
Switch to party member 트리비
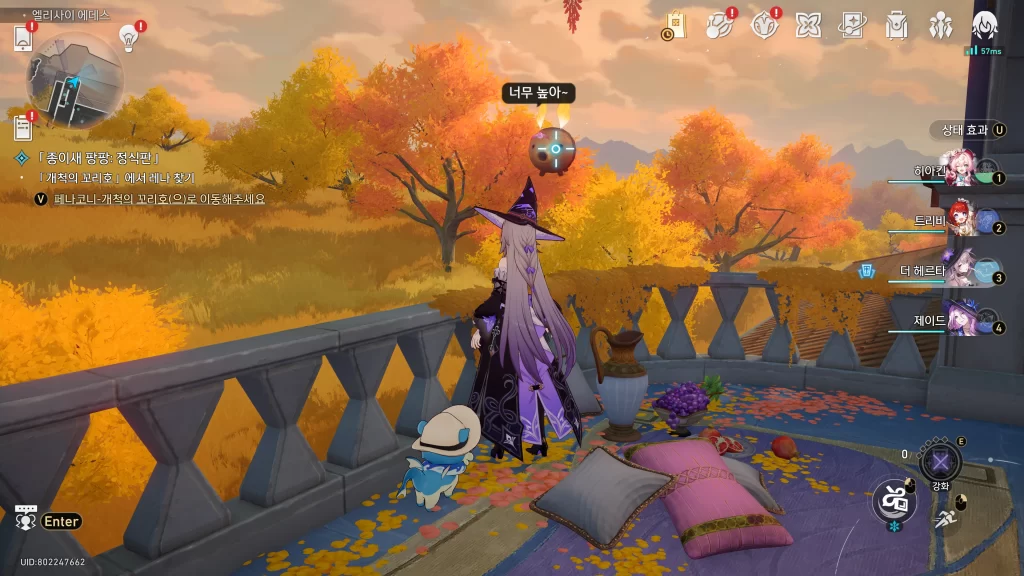click(962, 221)
